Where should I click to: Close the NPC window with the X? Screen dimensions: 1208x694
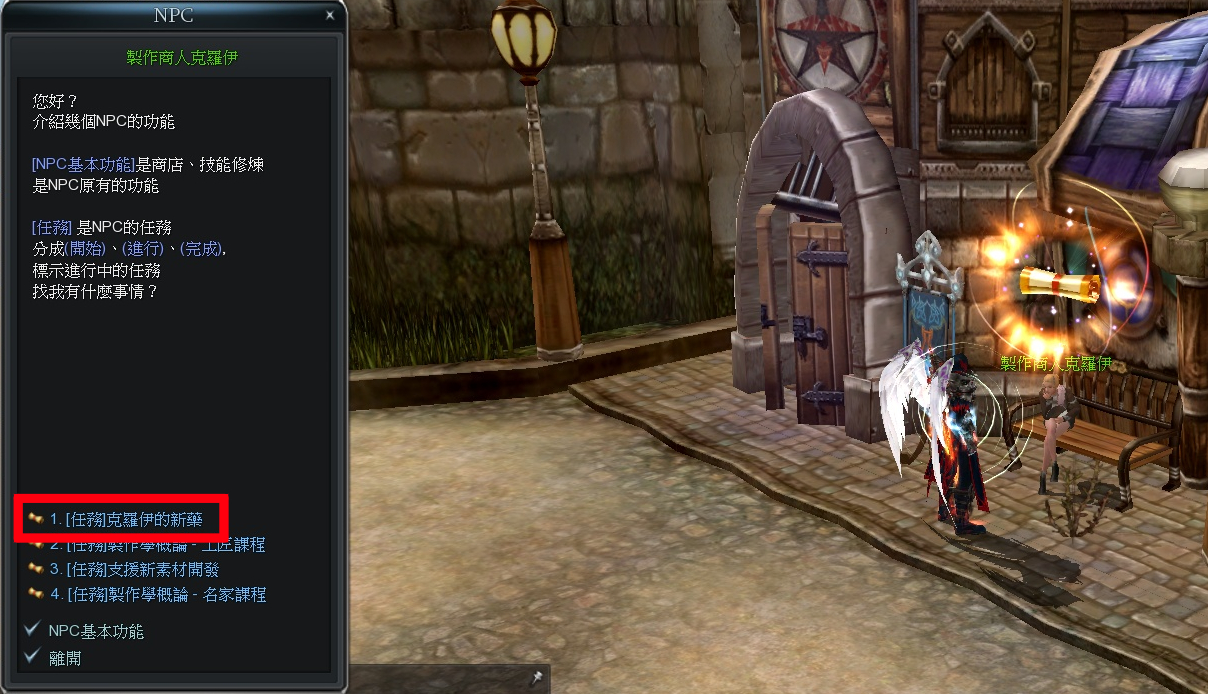[x=330, y=15]
